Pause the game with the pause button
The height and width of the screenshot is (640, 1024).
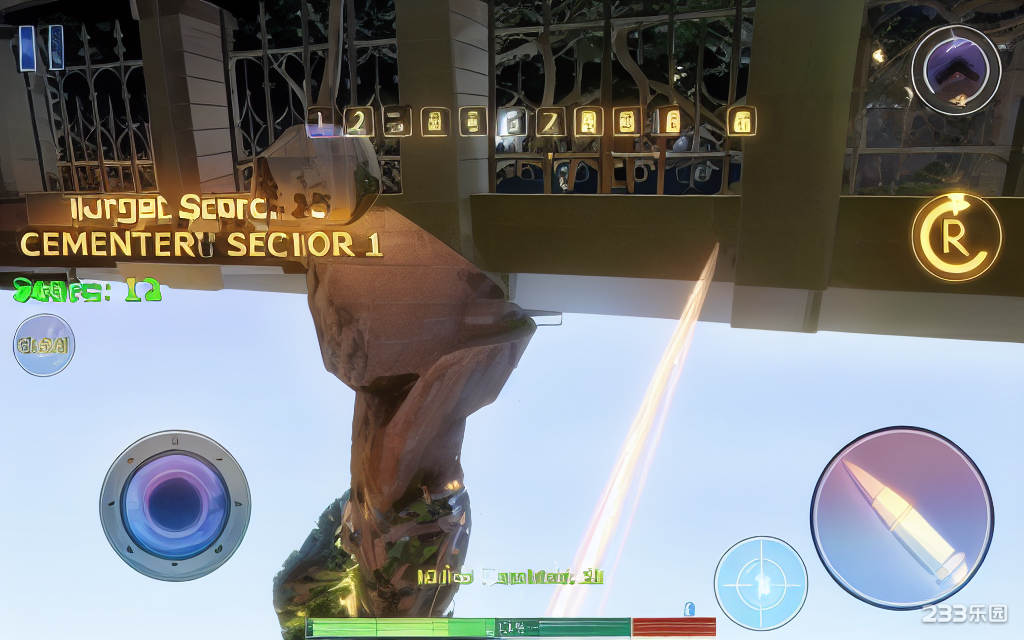(x=41, y=47)
